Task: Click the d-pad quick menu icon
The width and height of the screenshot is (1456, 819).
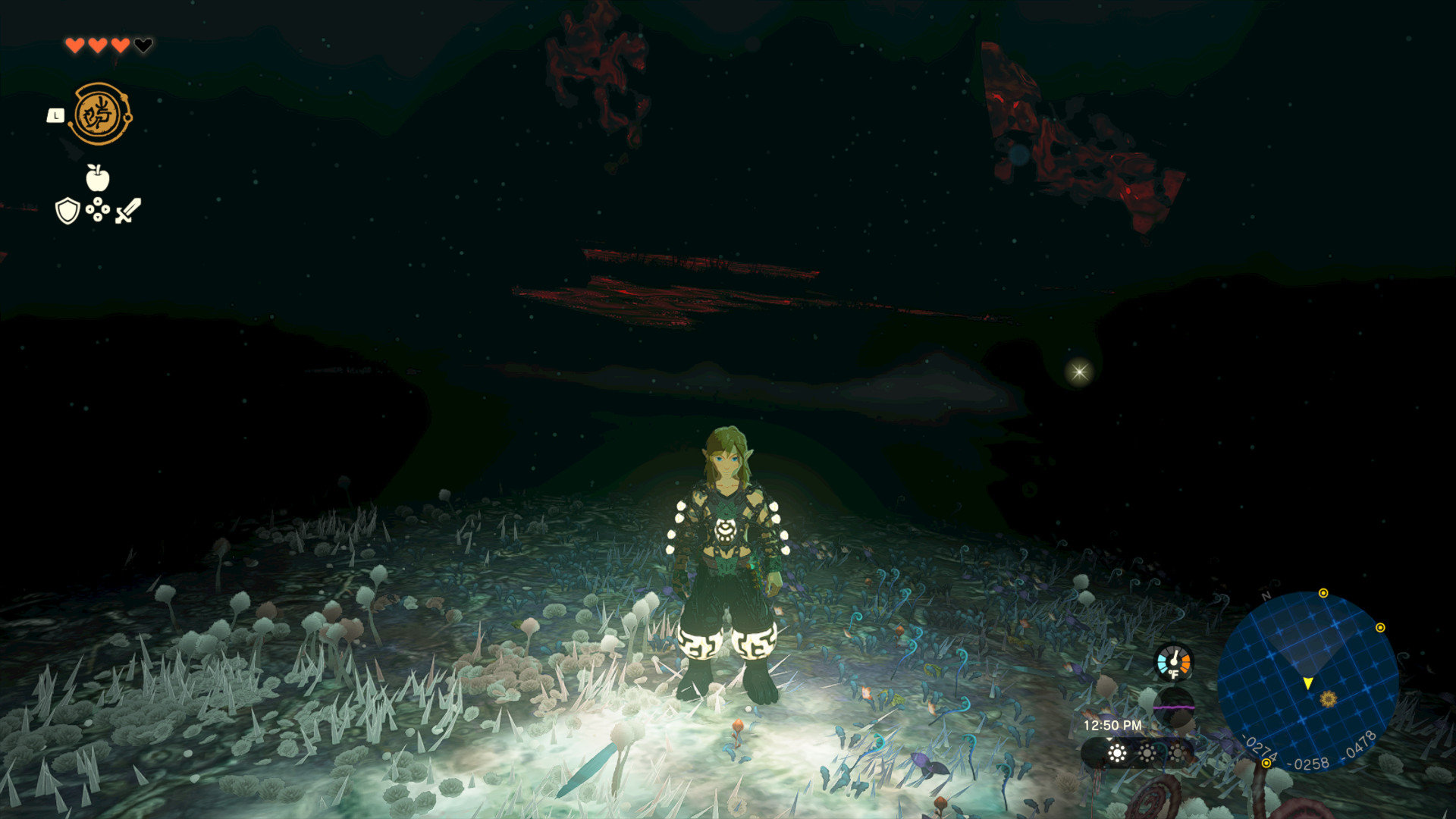Action: click(x=97, y=209)
